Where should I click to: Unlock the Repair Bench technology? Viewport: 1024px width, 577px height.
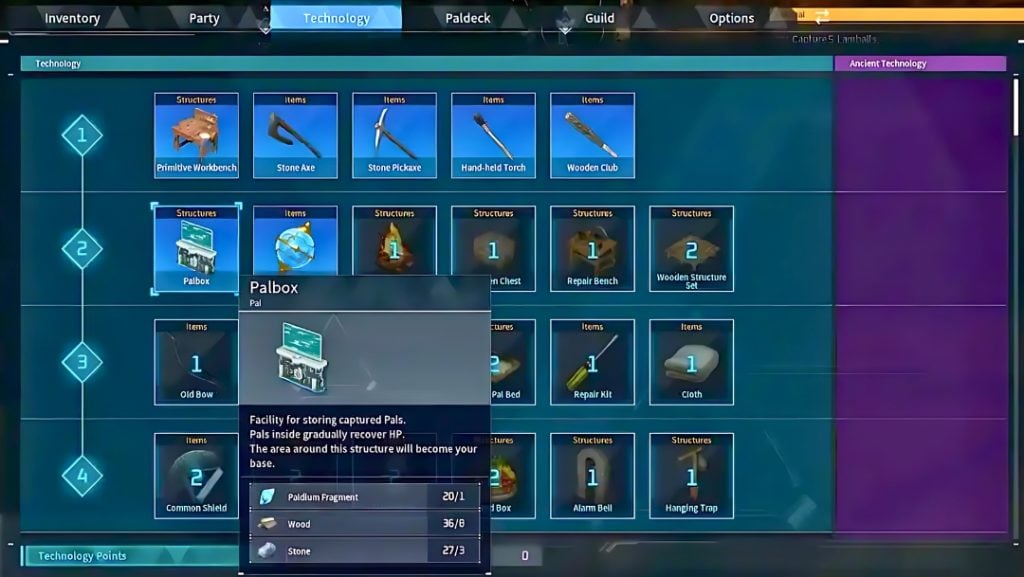click(592, 249)
